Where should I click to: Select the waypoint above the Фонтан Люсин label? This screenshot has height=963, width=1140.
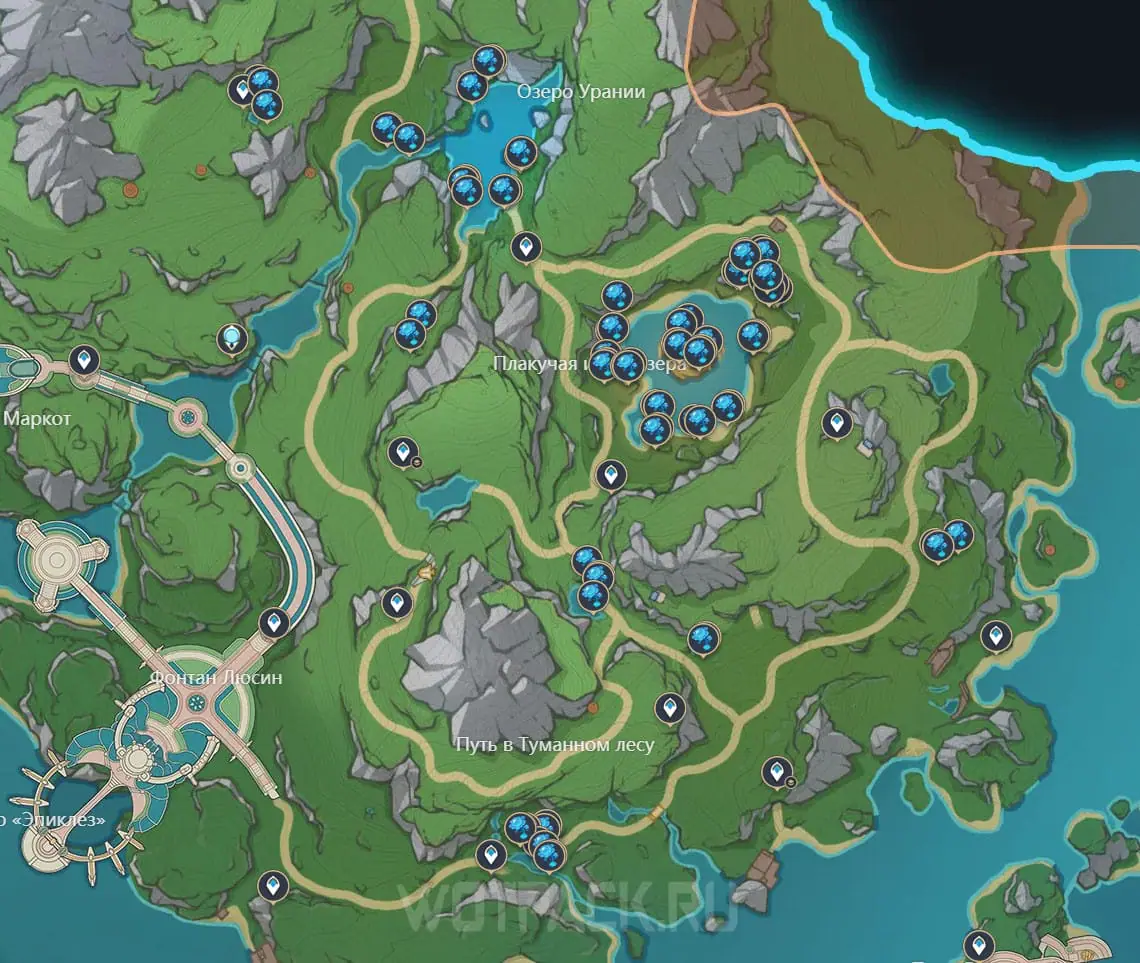274,625
